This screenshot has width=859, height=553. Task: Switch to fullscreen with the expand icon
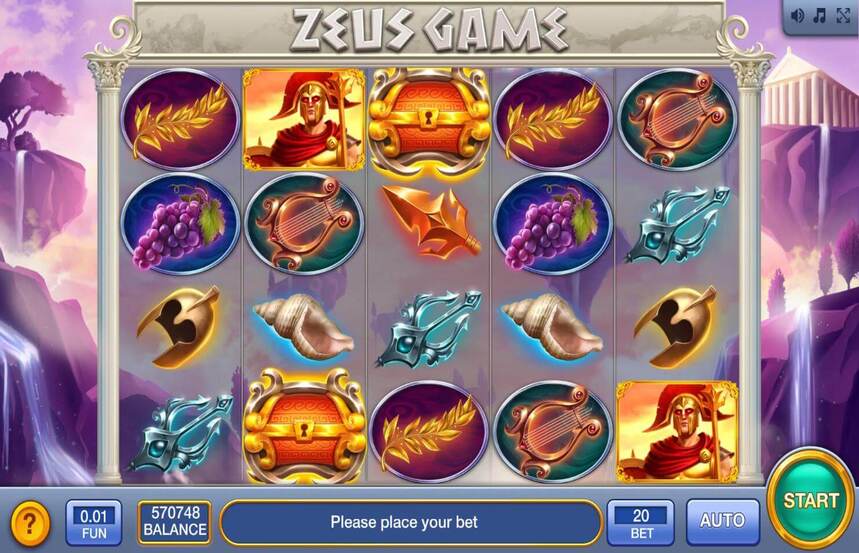(843, 15)
